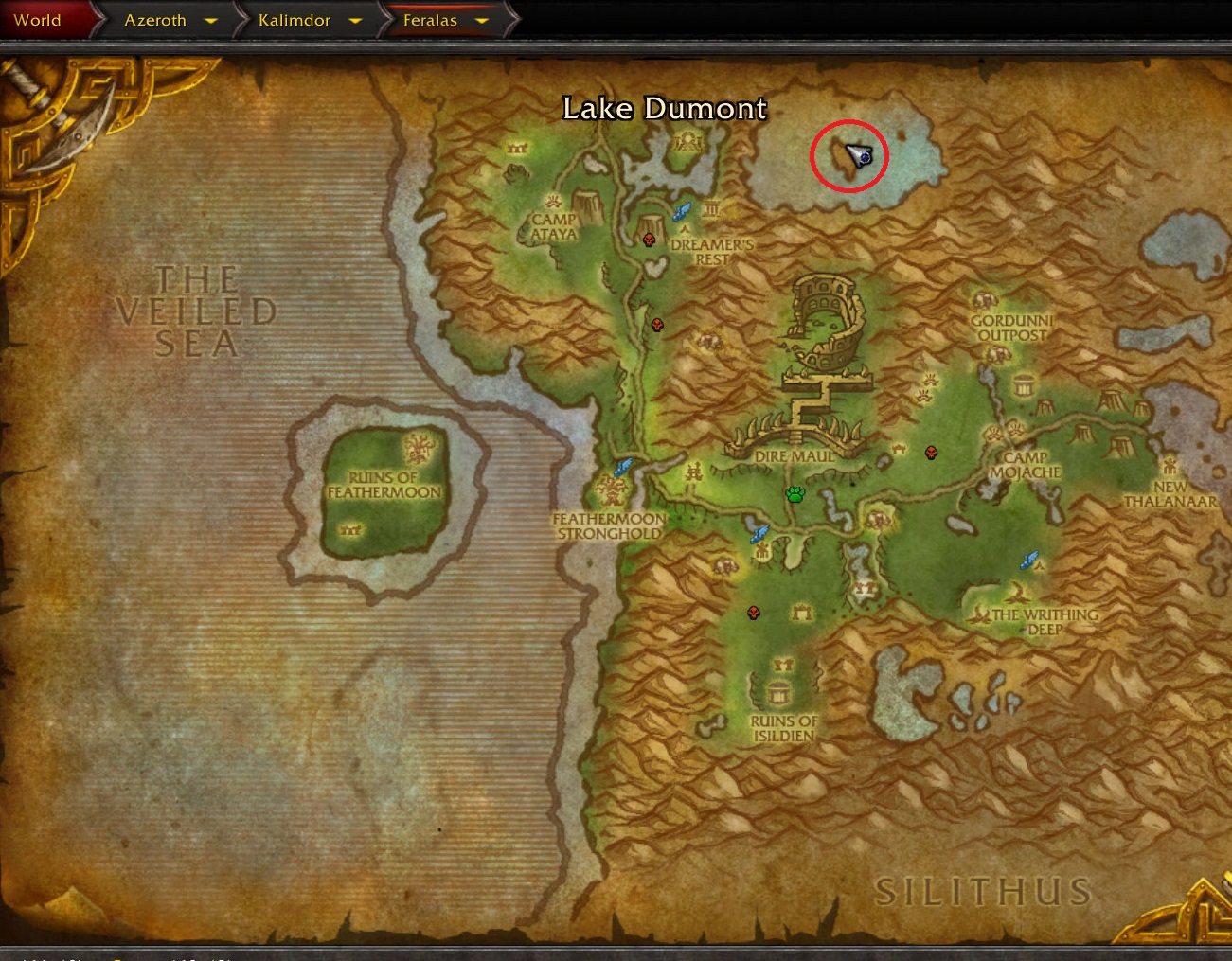Click the skull marker above Dreamer's Rest
The image size is (1232, 961).
(650, 240)
